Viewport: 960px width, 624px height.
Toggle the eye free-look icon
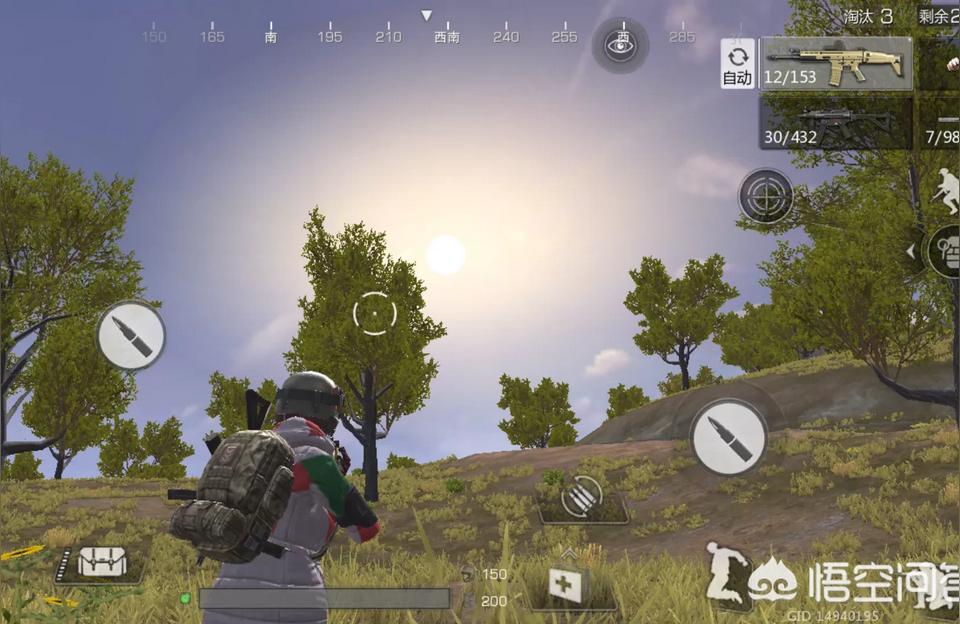click(x=620, y=44)
